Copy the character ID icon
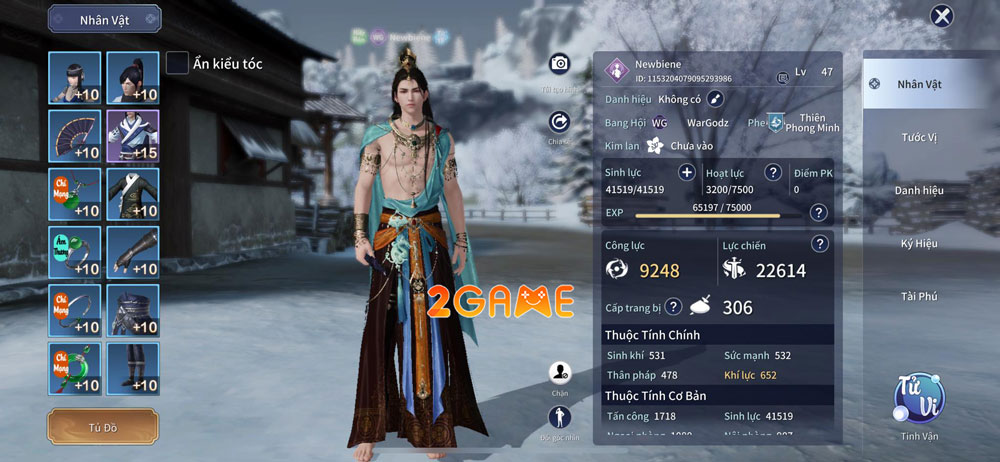Screen dimensions: 1000x462 [783, 77]
